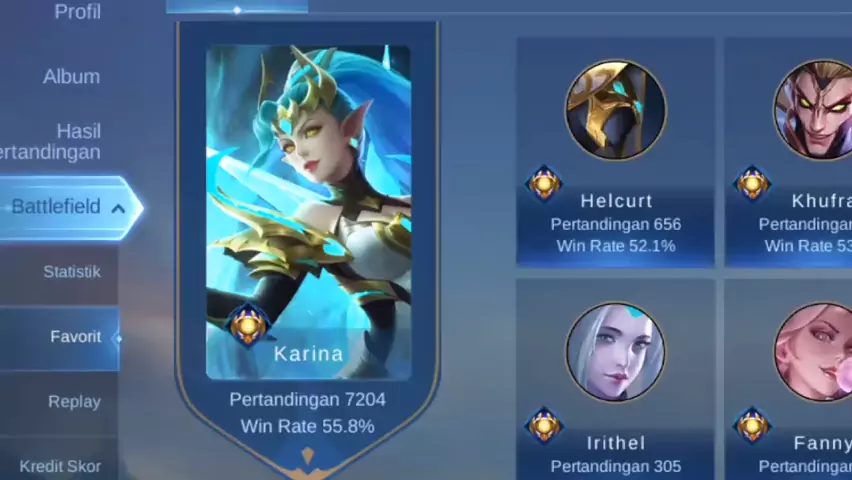
Task: Open the Replay sub-tab
Action: pos(74,402)
